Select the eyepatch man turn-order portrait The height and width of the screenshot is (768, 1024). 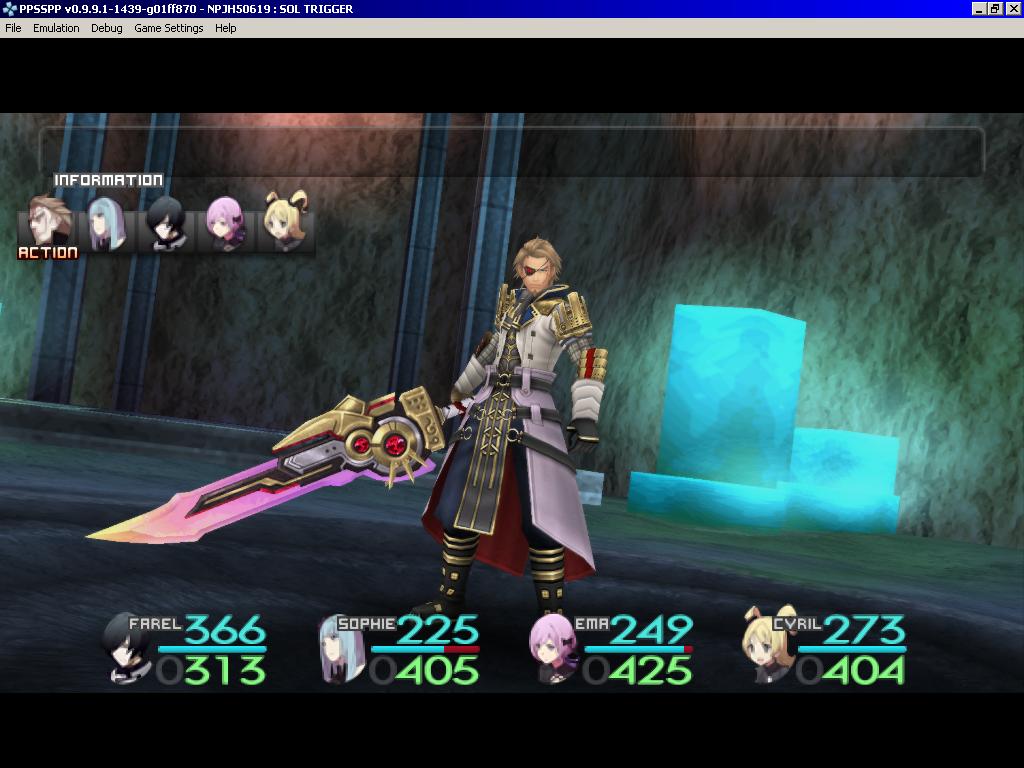(x=49, y=222)
